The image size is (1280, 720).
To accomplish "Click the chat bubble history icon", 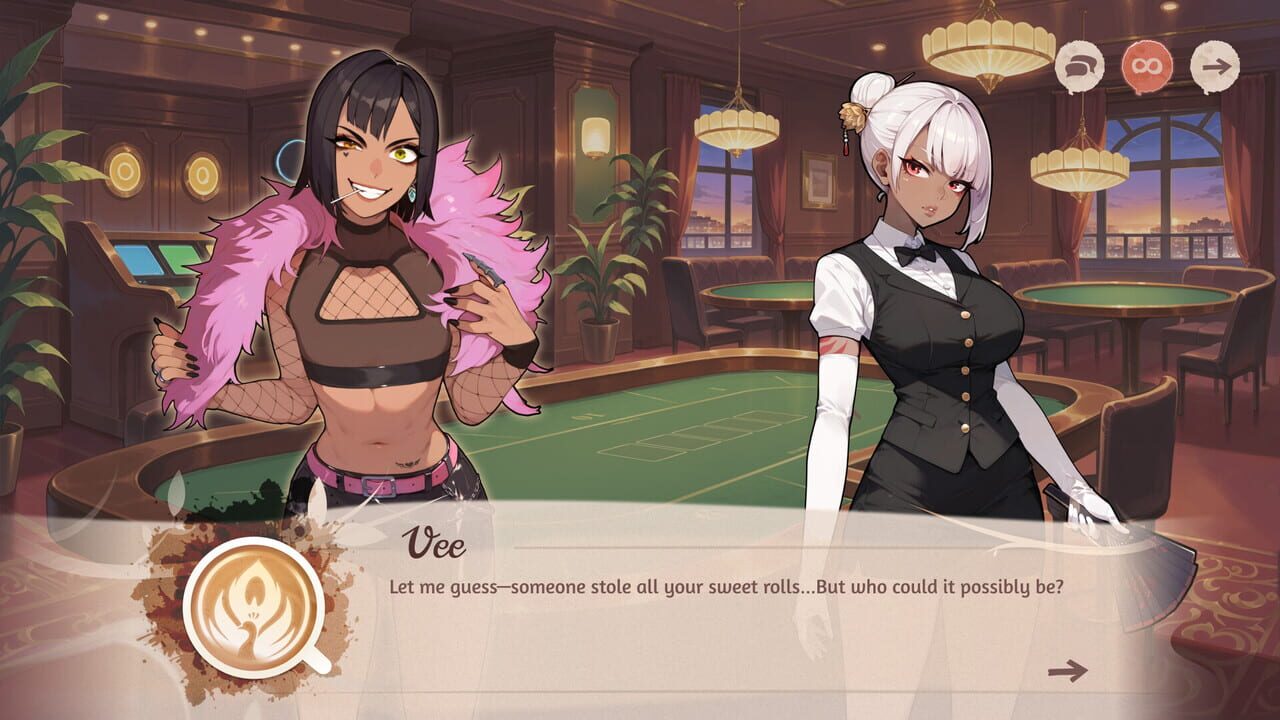I will 1081,64.
